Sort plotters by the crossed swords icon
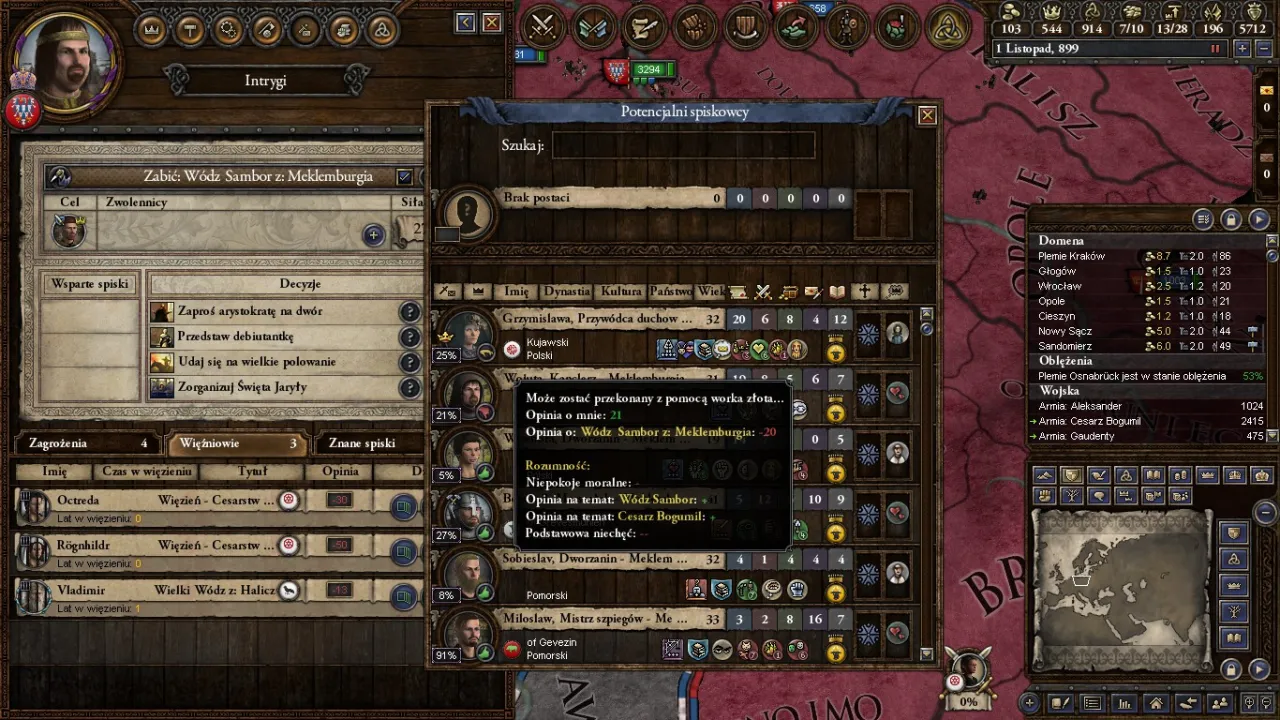The width and height of the screenshot is (1280, 720). 763,291
